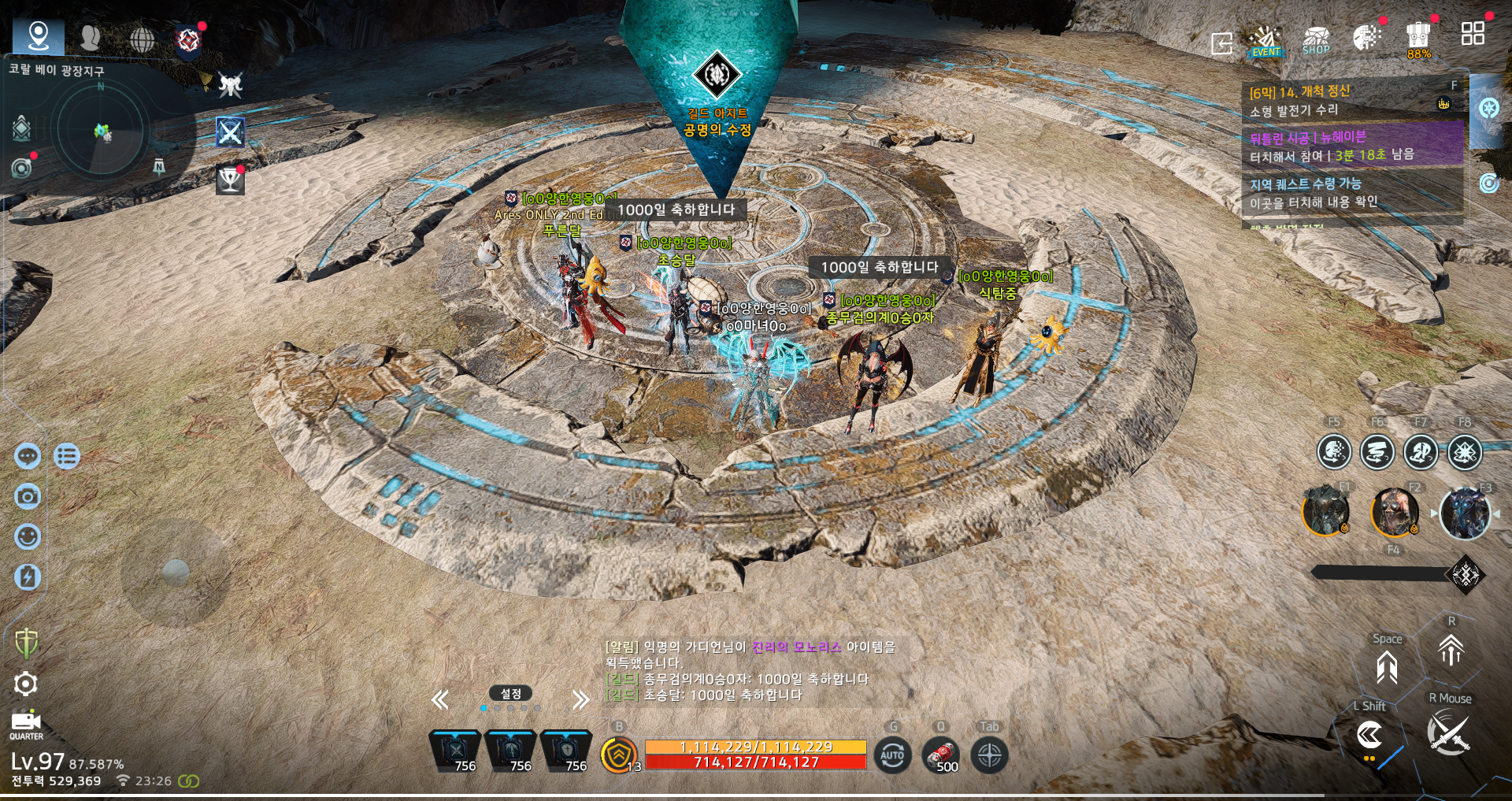Screen dimensions: 1512x801
Task: Go to previous skill page arrow
Action: point(440,699)
